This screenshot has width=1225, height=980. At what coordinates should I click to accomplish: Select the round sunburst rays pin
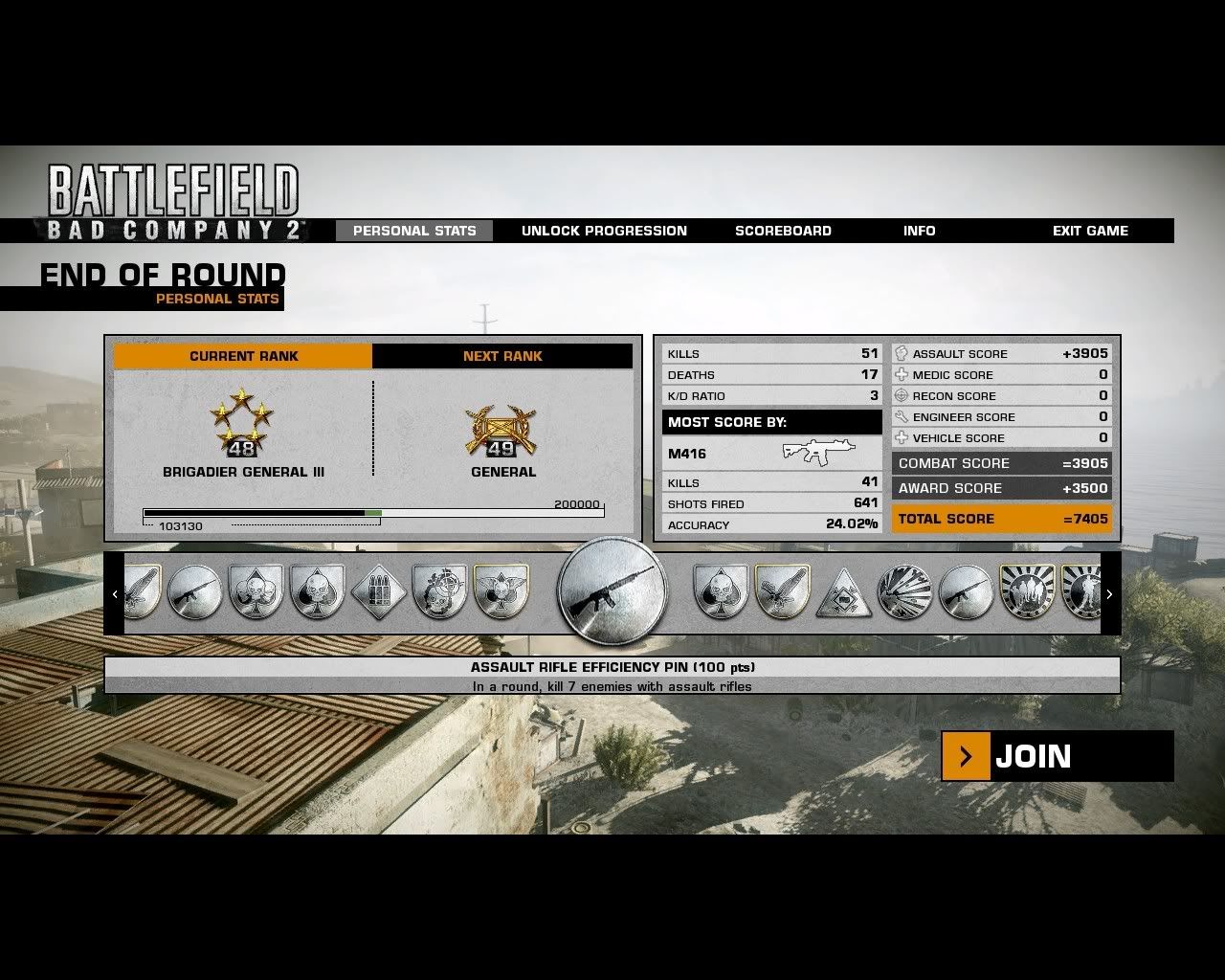904,592
